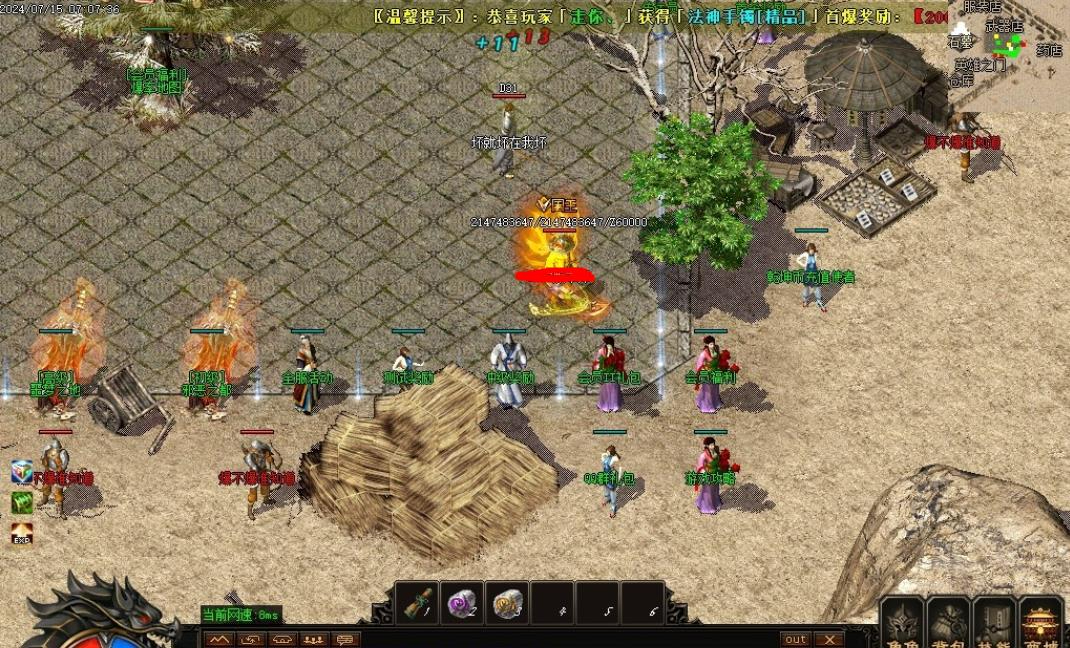
Task: Use the purple orb in hotbar slot 2
Action: click(462, 604)
